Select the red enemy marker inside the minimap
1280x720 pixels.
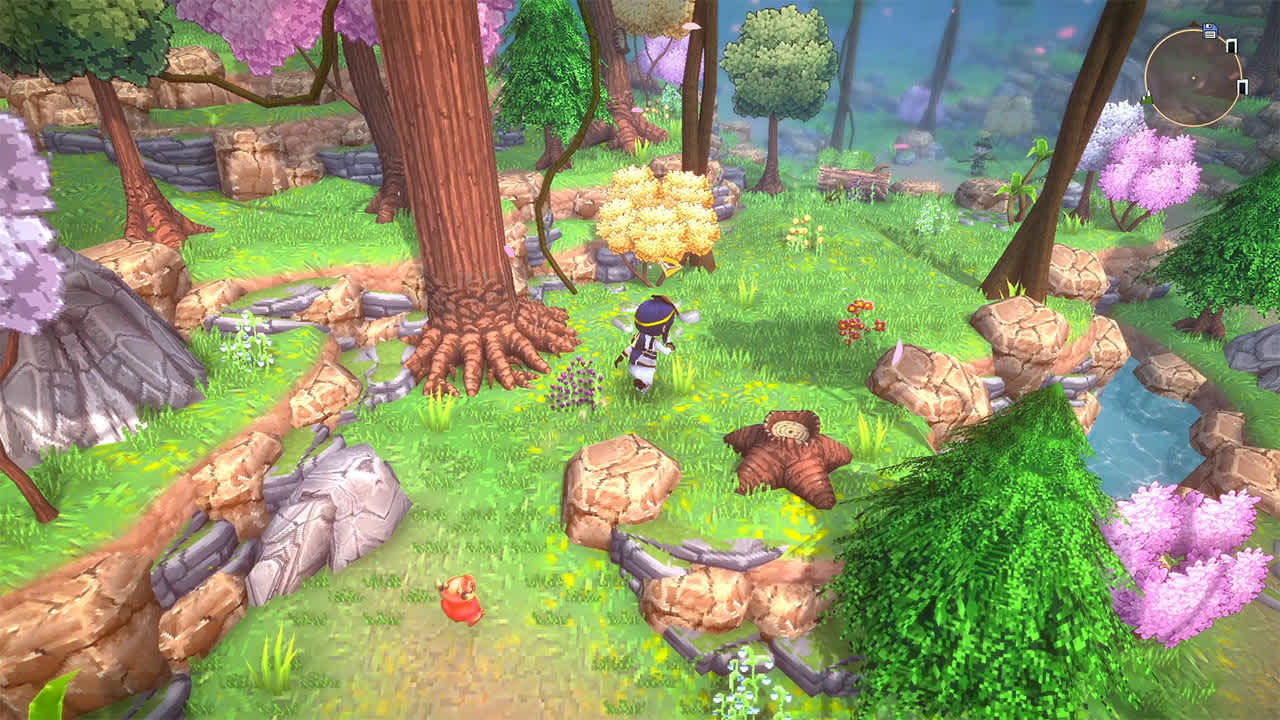tap(1210, 48)
